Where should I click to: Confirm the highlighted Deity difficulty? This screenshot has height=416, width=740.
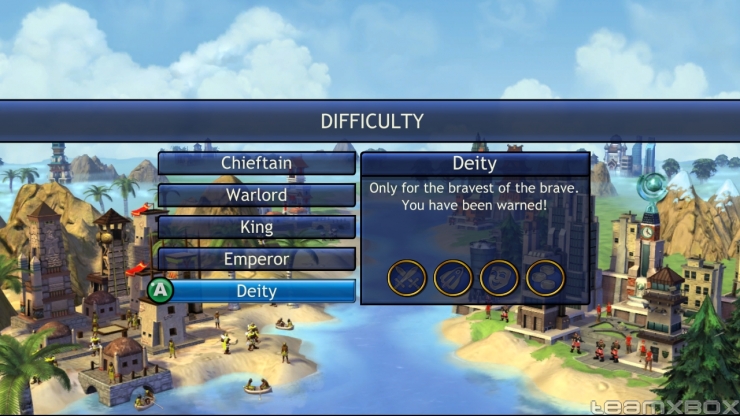tap(256, 291)
